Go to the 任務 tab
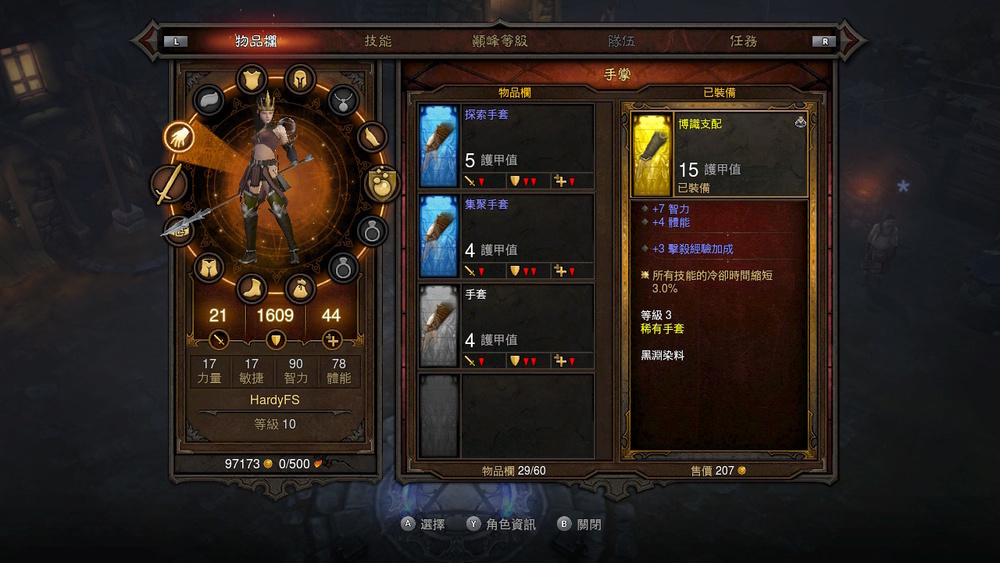Screen dimensions: 1000x563 pos(743,41)
